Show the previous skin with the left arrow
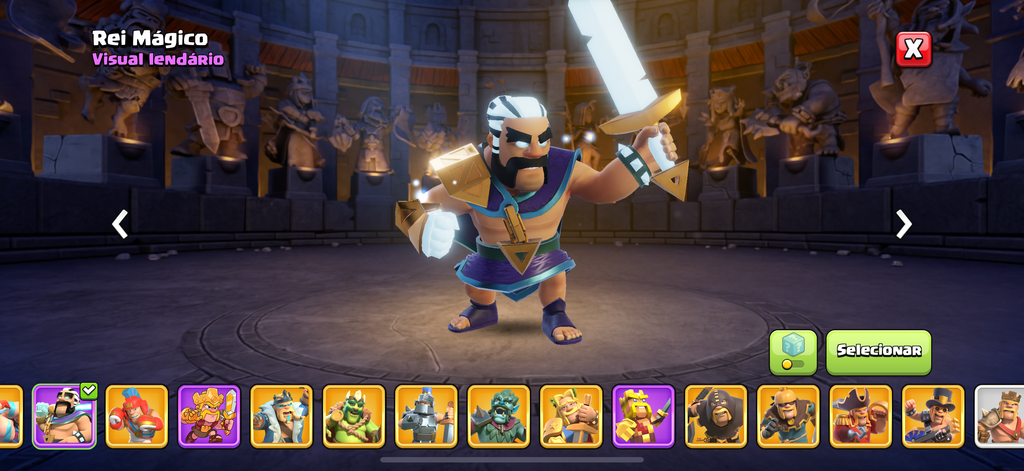This screenshot has width=1024, height=471. point(120,224)
